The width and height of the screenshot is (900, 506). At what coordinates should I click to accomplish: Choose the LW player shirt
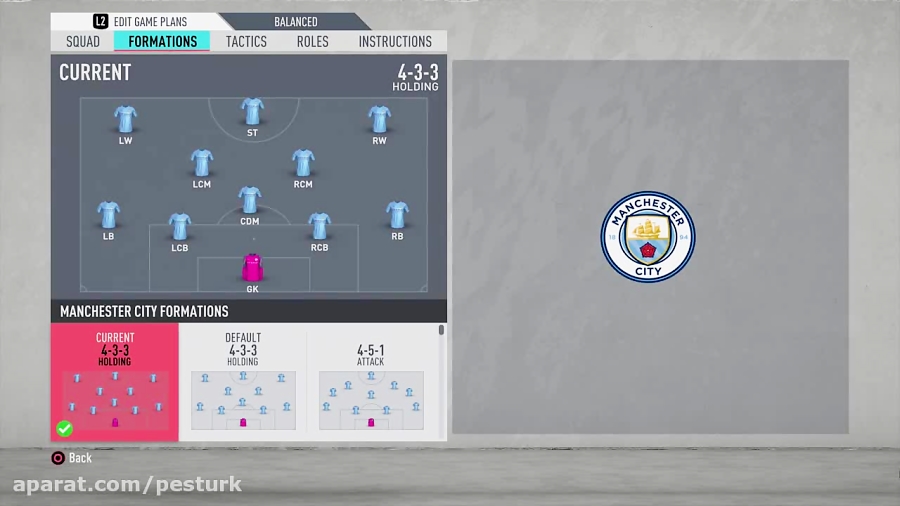point(125,119)
